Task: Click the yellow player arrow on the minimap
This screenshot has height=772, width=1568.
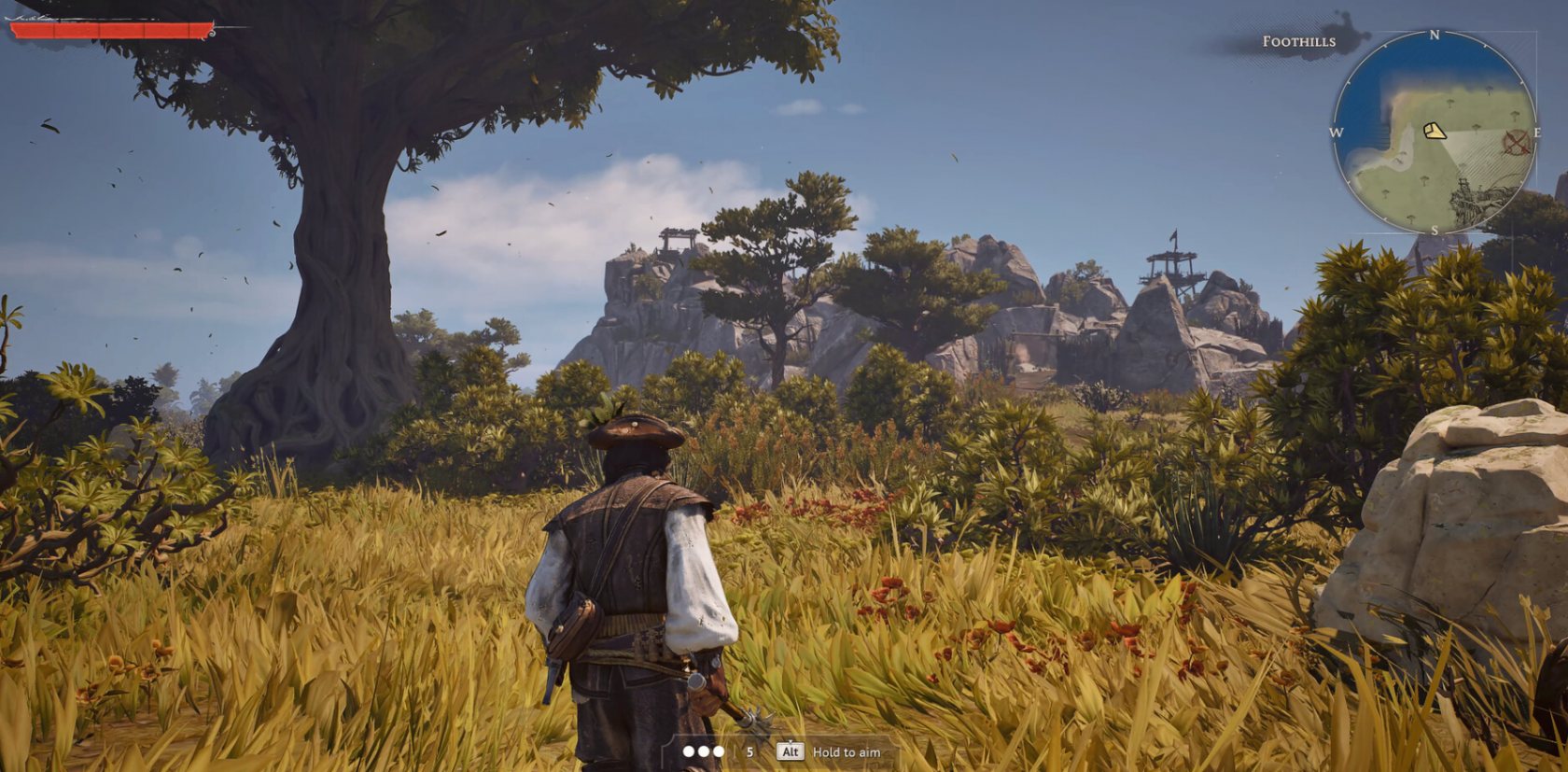Action: point(1435,131)
